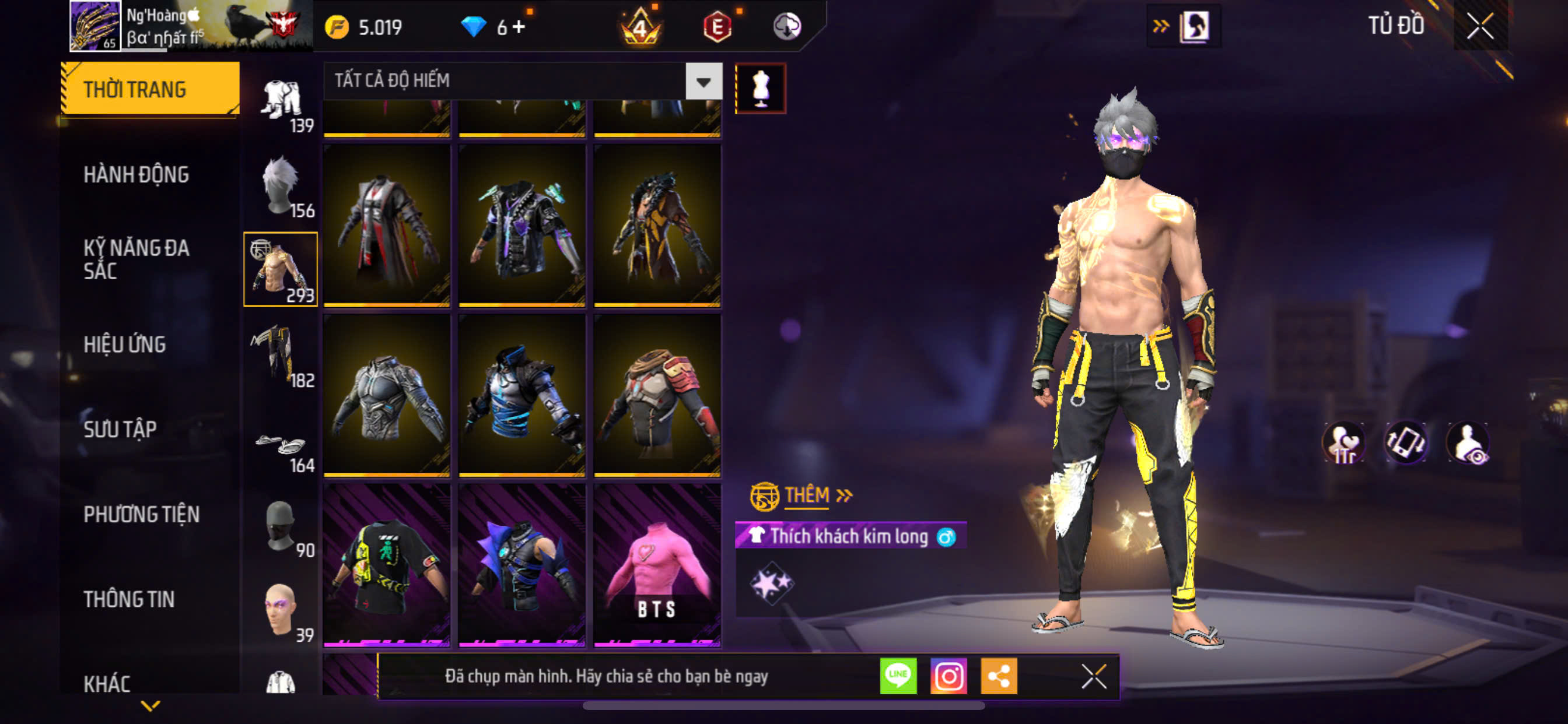The width and height of the screenshot is (1568, 724).
Task: Open THÊM for more item details
Action: tap(806, 495)
